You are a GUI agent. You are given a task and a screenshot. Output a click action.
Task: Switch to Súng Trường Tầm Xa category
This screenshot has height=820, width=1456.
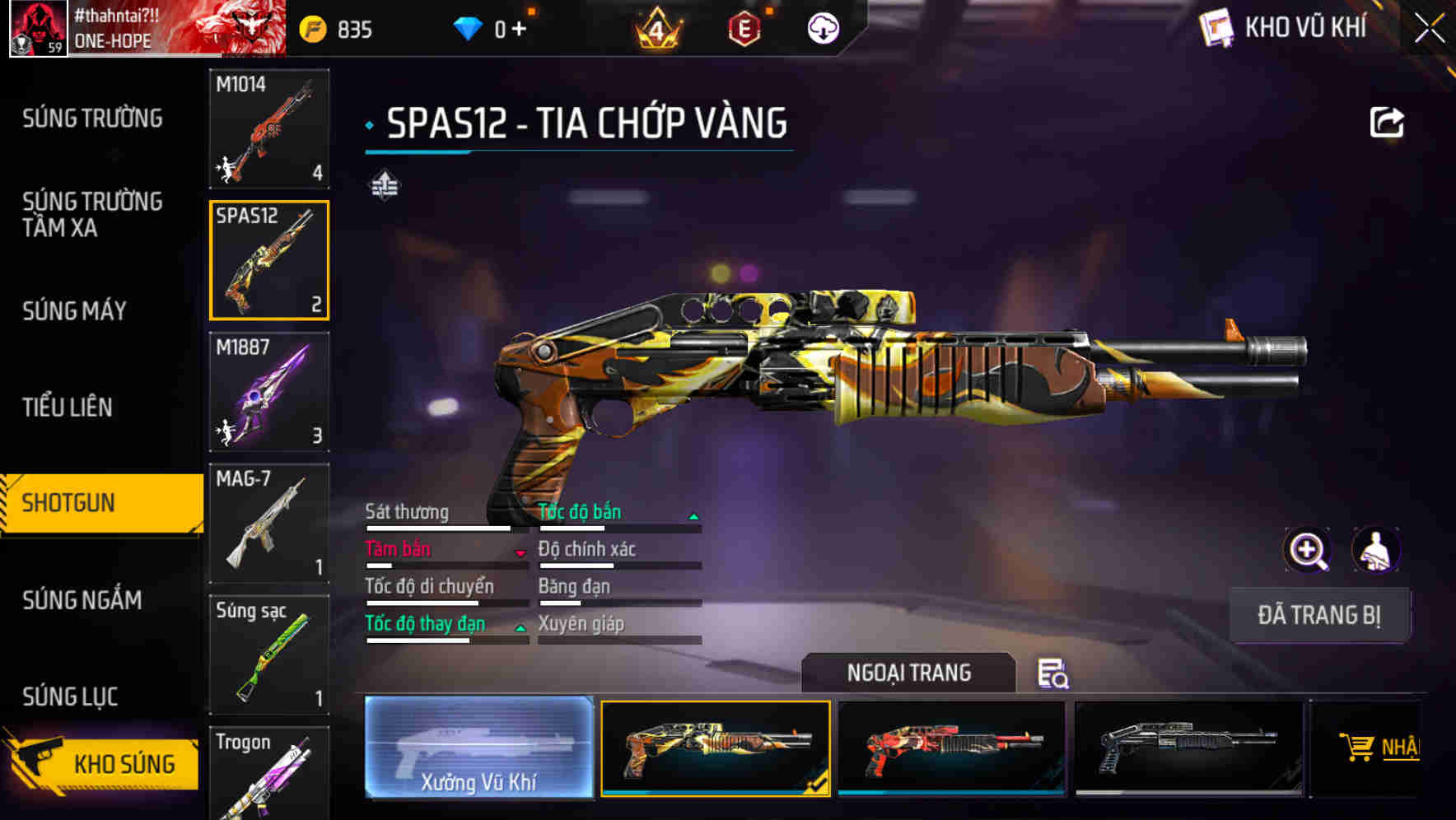pyautogui.click(x=92, y=214)
